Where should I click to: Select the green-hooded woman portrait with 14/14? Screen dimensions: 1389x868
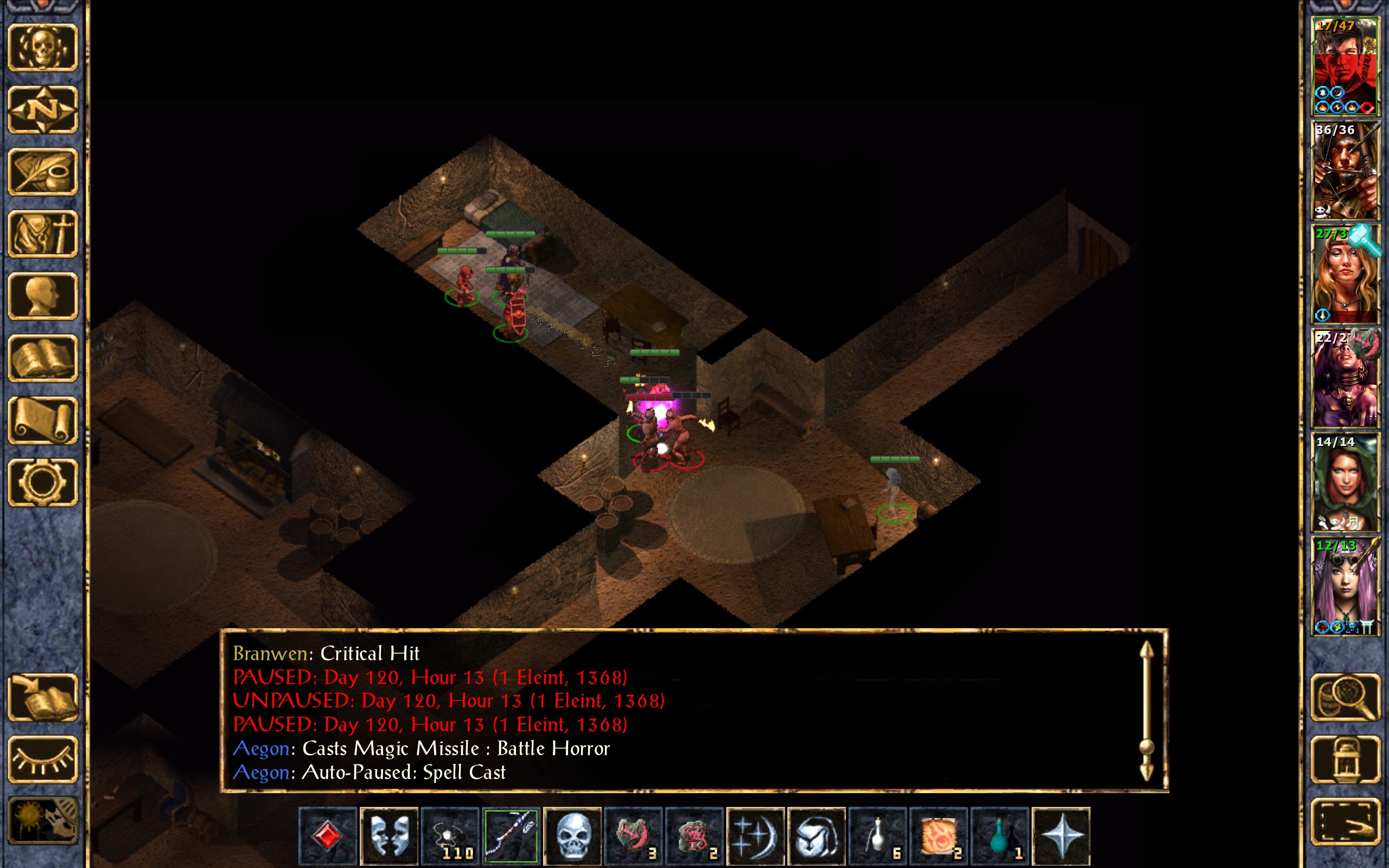click(x=1344, y=482)
